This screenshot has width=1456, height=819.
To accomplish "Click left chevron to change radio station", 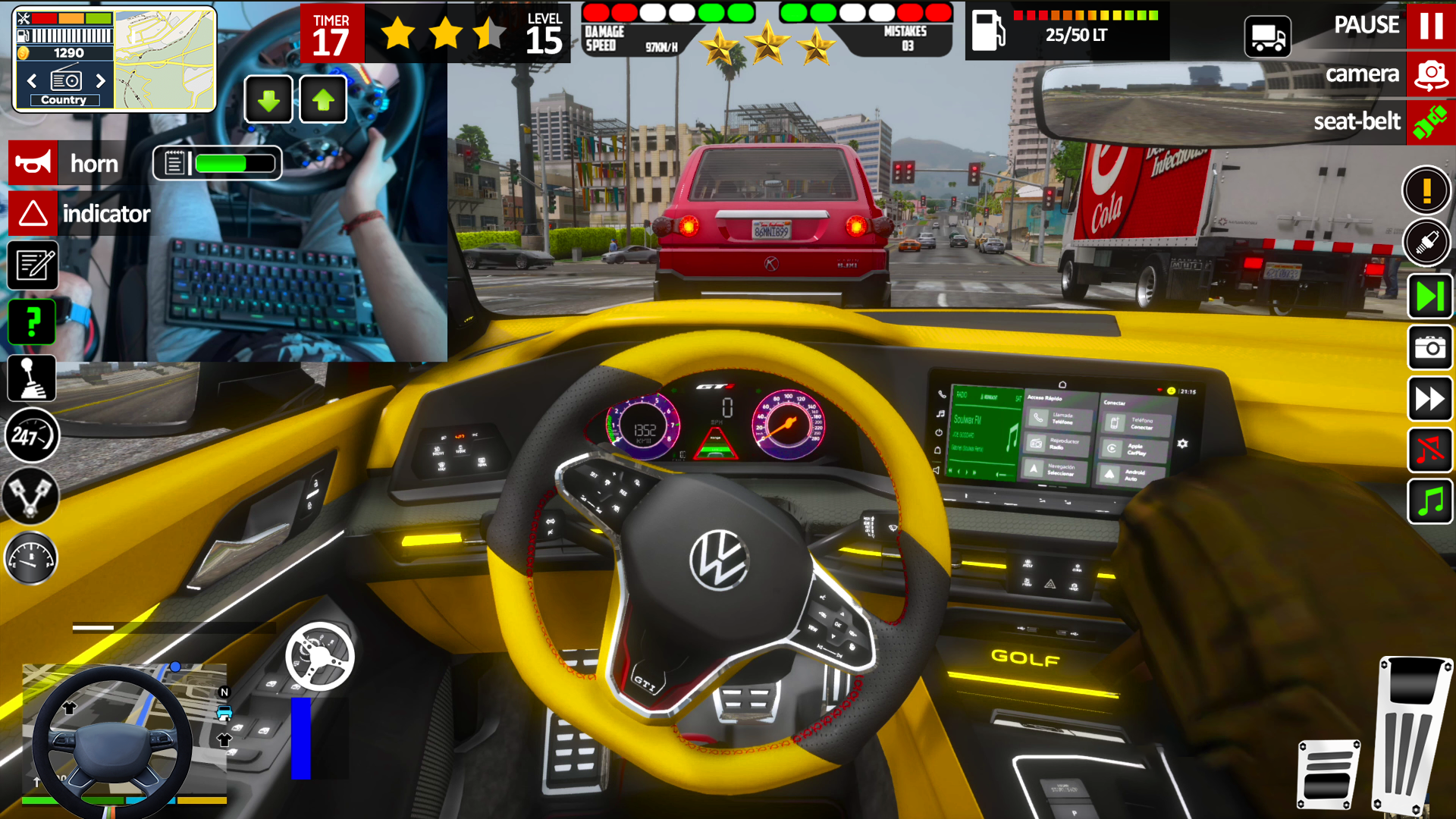I will (31, 80).
